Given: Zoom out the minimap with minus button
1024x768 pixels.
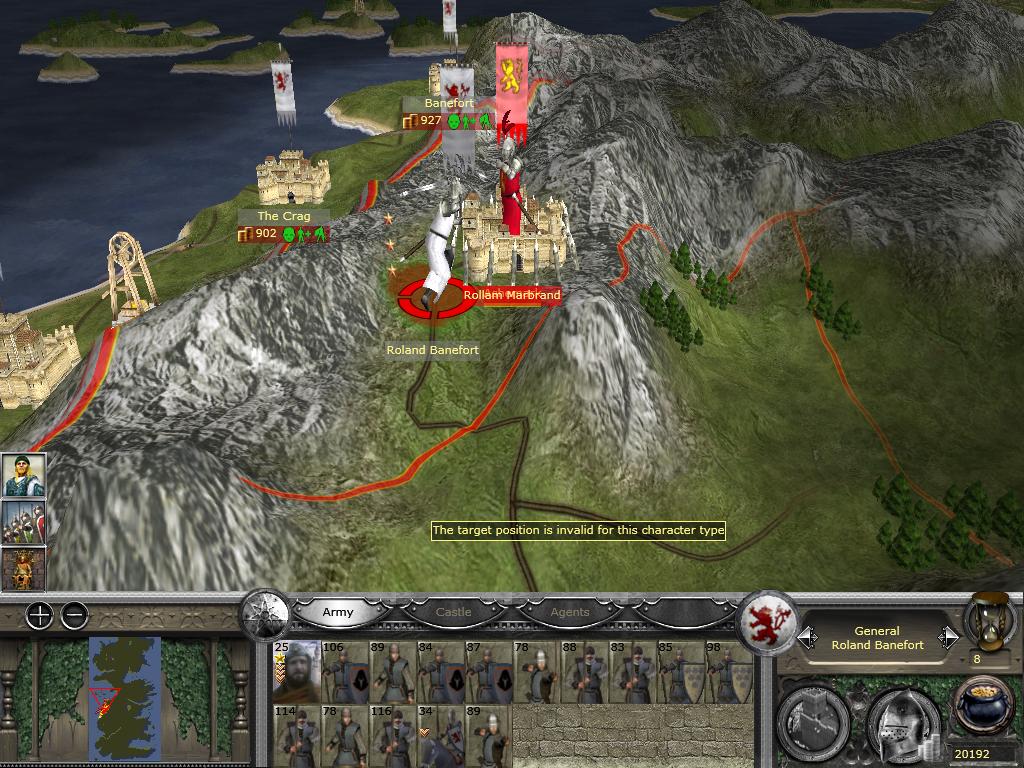Looking at the screenshot, I should click(x=75, y=616).
